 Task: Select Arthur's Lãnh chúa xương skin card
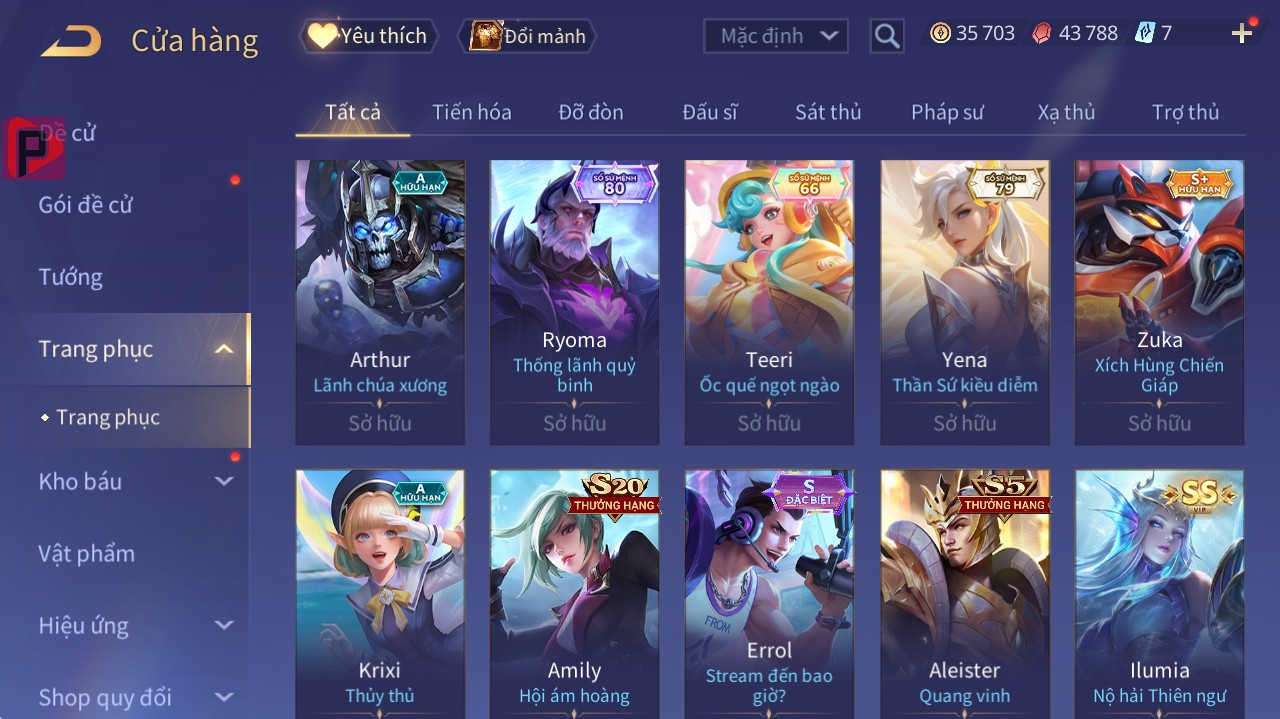380,302
